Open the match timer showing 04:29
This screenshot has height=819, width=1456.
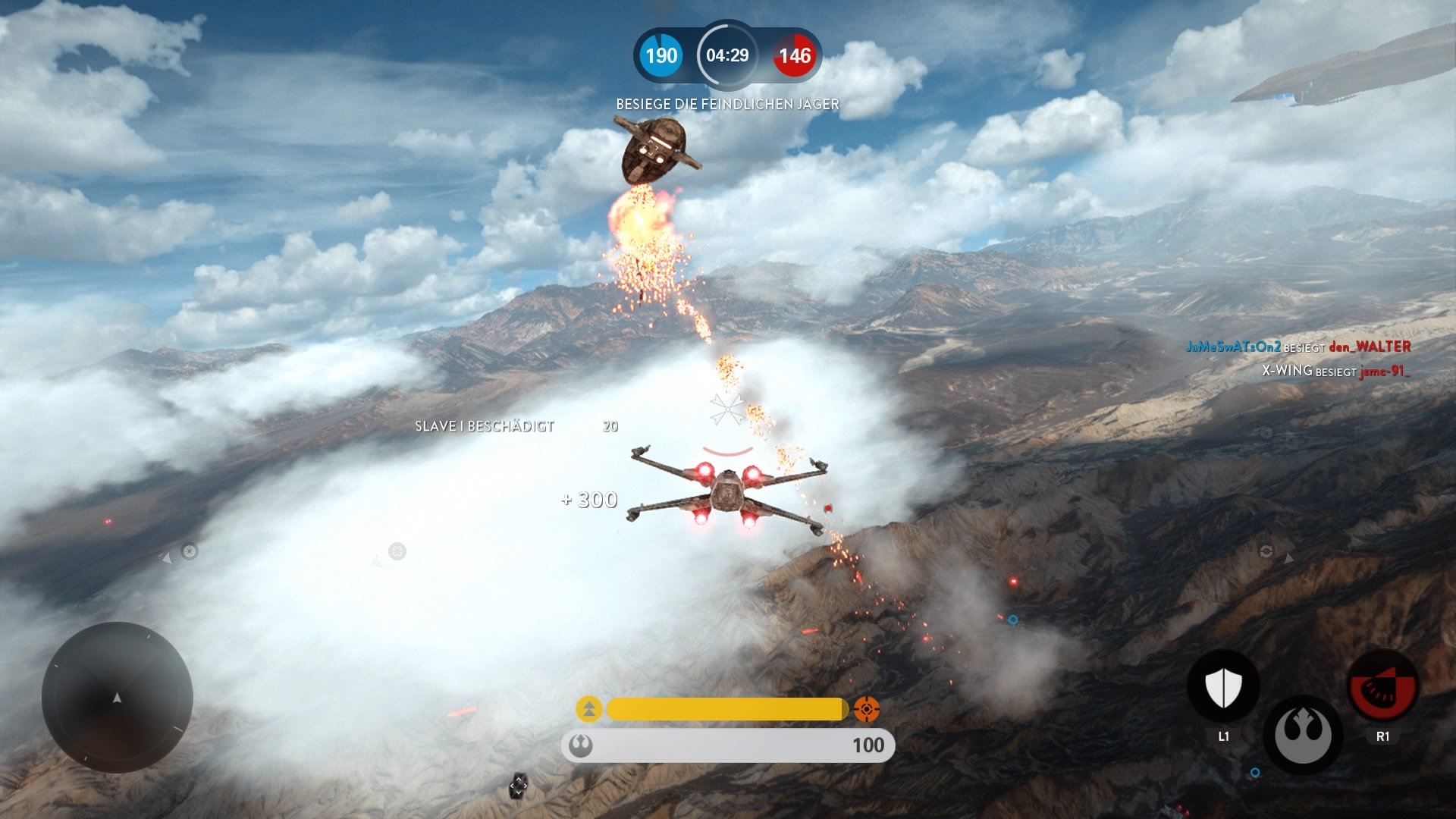point(726,55)
